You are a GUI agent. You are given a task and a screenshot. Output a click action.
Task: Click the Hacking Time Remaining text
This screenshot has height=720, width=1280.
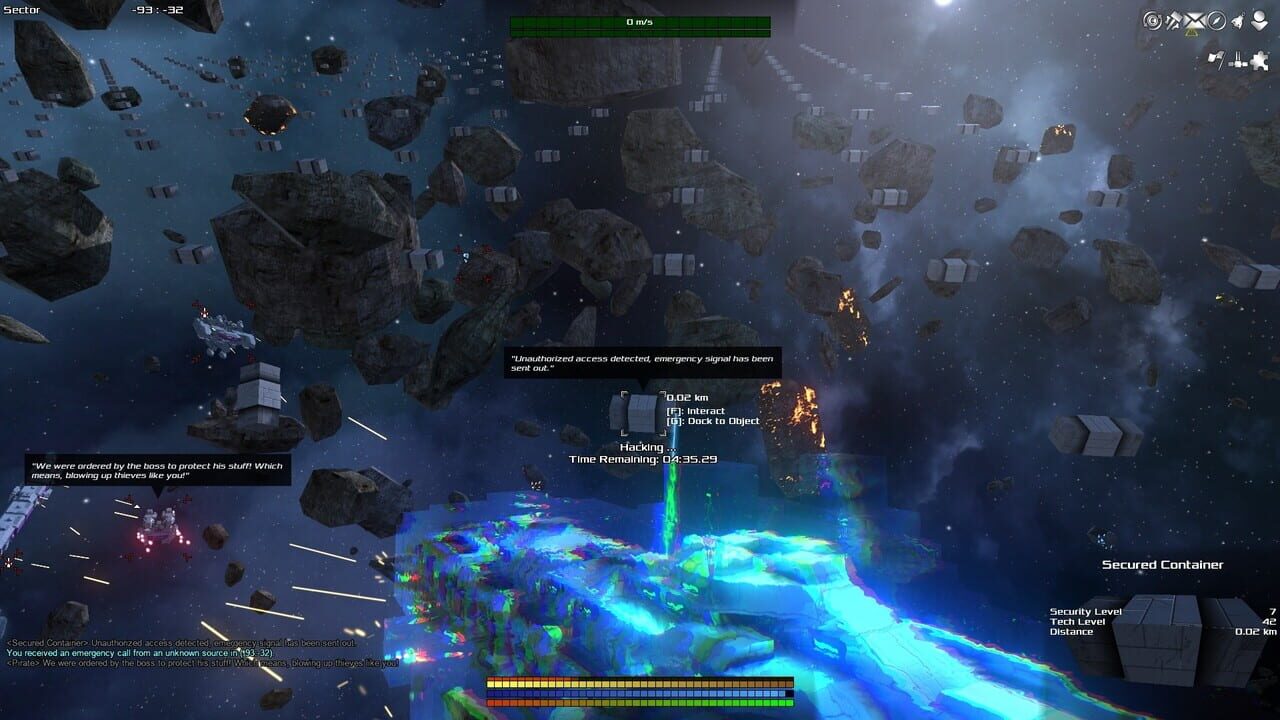[x=647, y=453]
